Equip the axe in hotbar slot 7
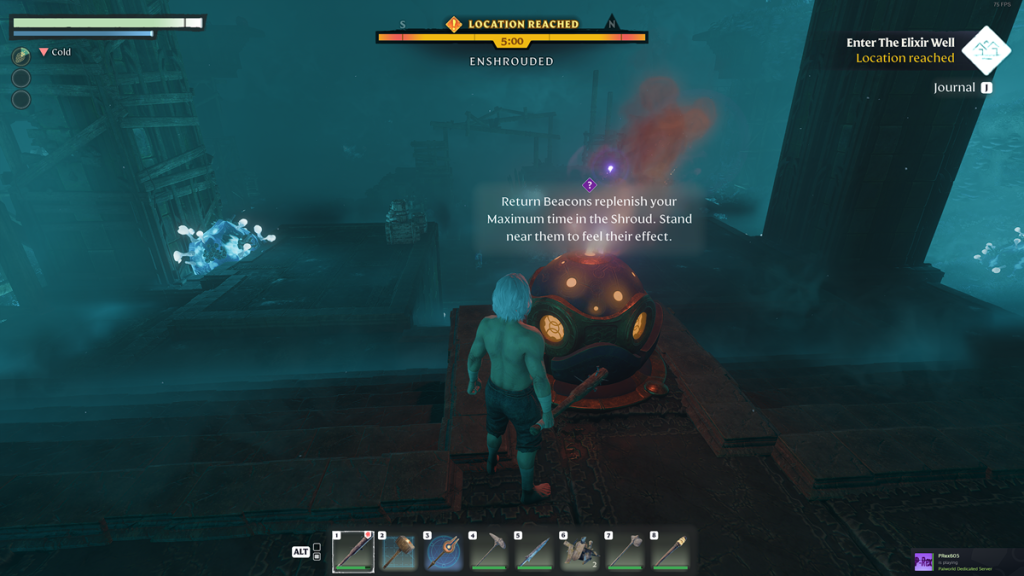This screenshot has height=576, width=1024. tap(625, 551)
